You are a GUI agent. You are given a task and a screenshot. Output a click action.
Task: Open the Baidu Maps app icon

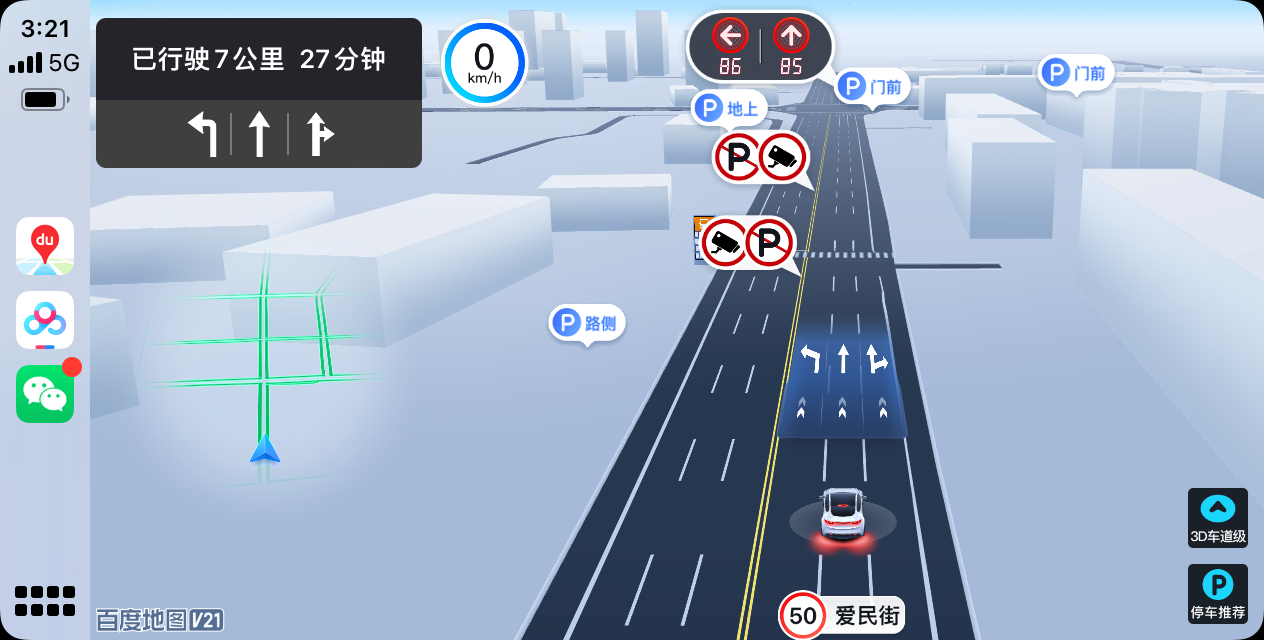click(45, 246)
